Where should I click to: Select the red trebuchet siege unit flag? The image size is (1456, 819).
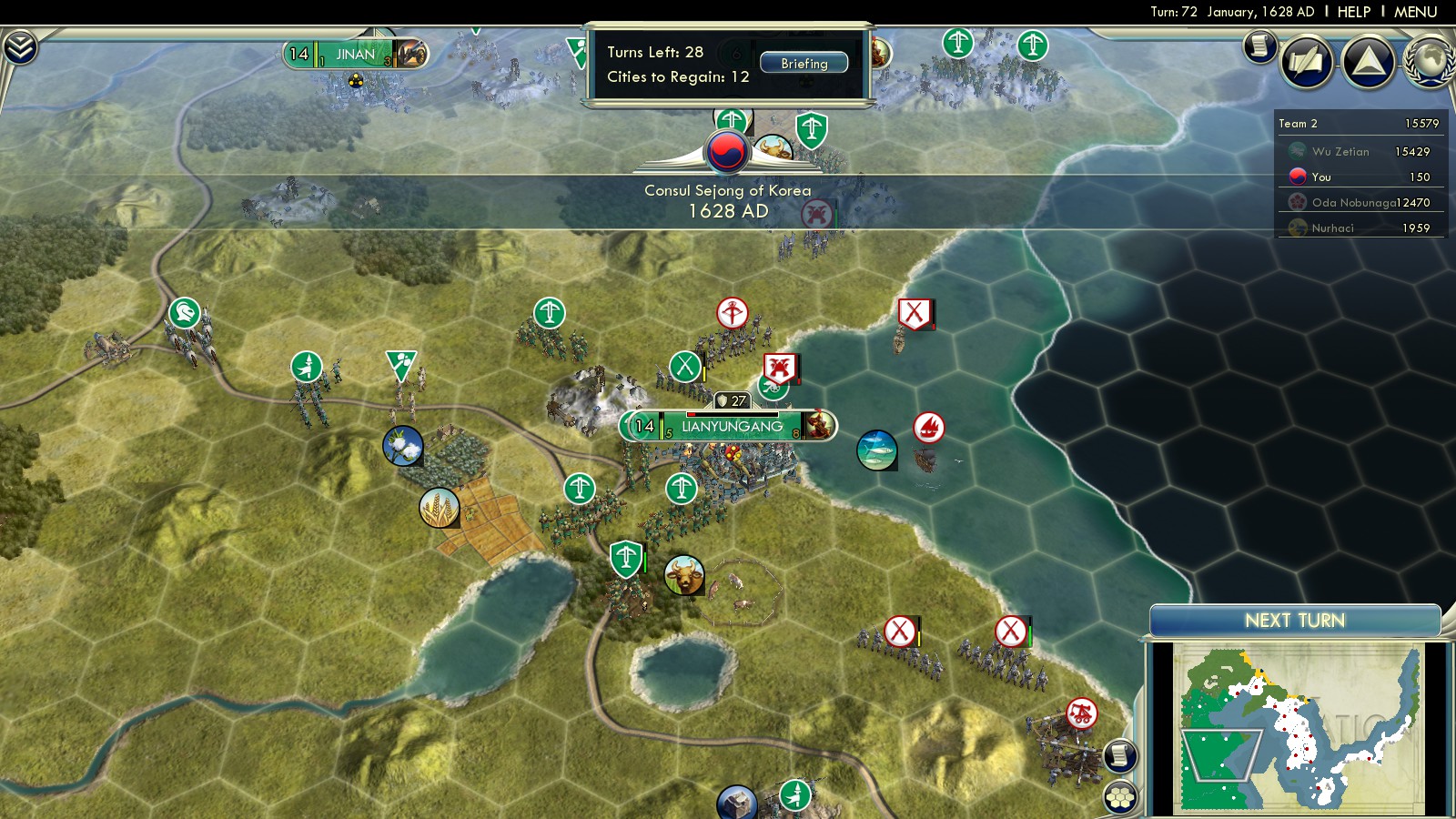tap(1081, 713)
